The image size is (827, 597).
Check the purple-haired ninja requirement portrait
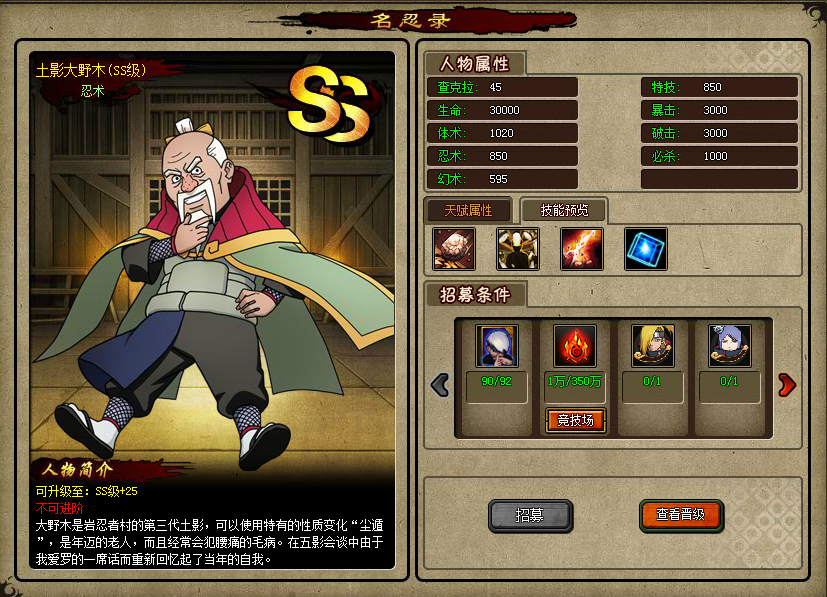coord(729,345)
